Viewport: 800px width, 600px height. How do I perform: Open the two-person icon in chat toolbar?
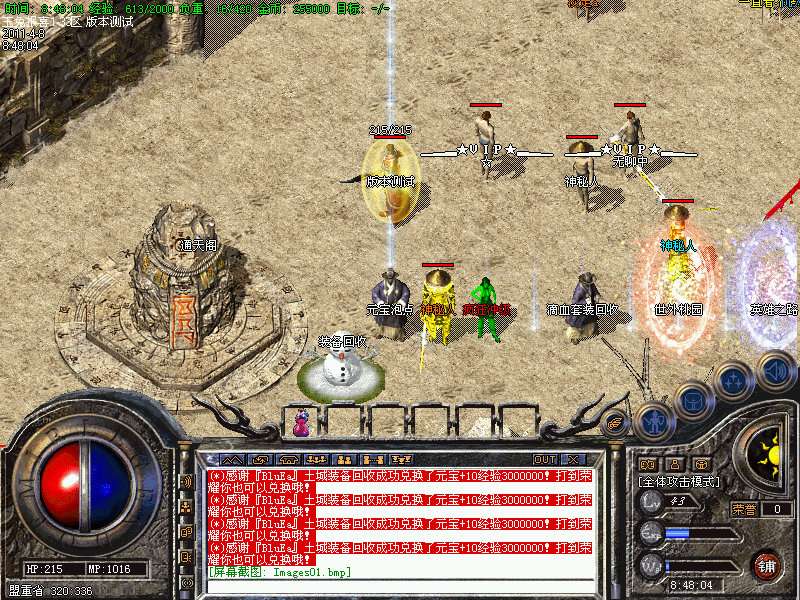coord(342,459)
